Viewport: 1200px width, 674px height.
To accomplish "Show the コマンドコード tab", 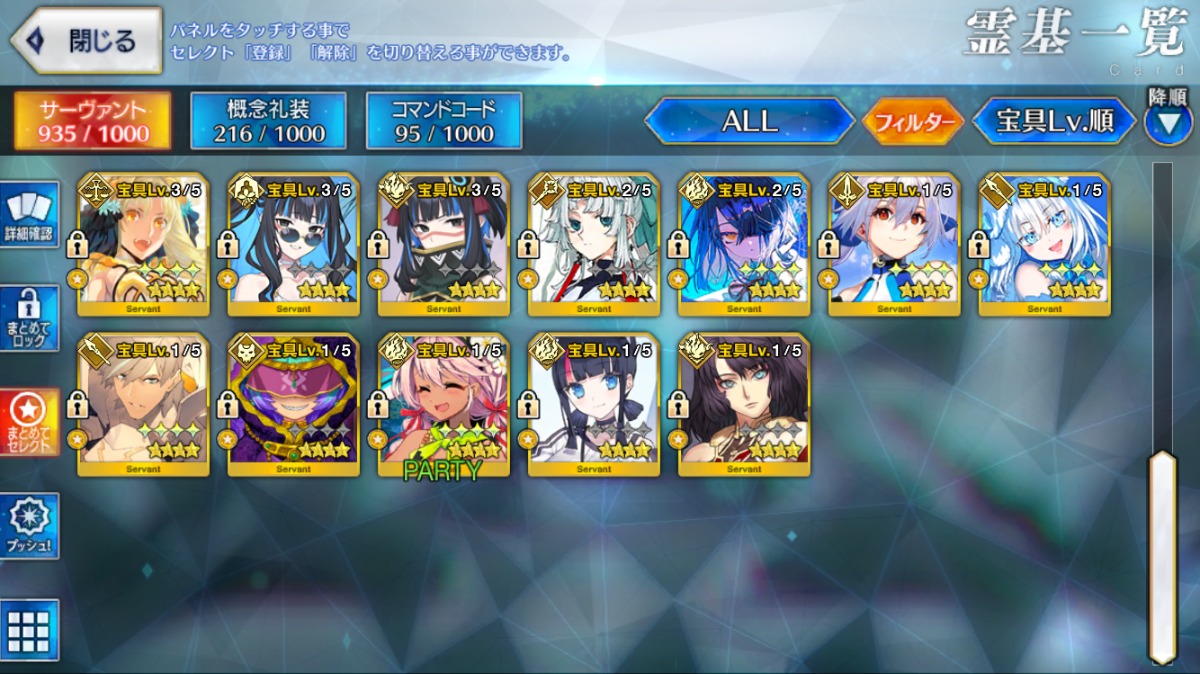I will point(444,121).
